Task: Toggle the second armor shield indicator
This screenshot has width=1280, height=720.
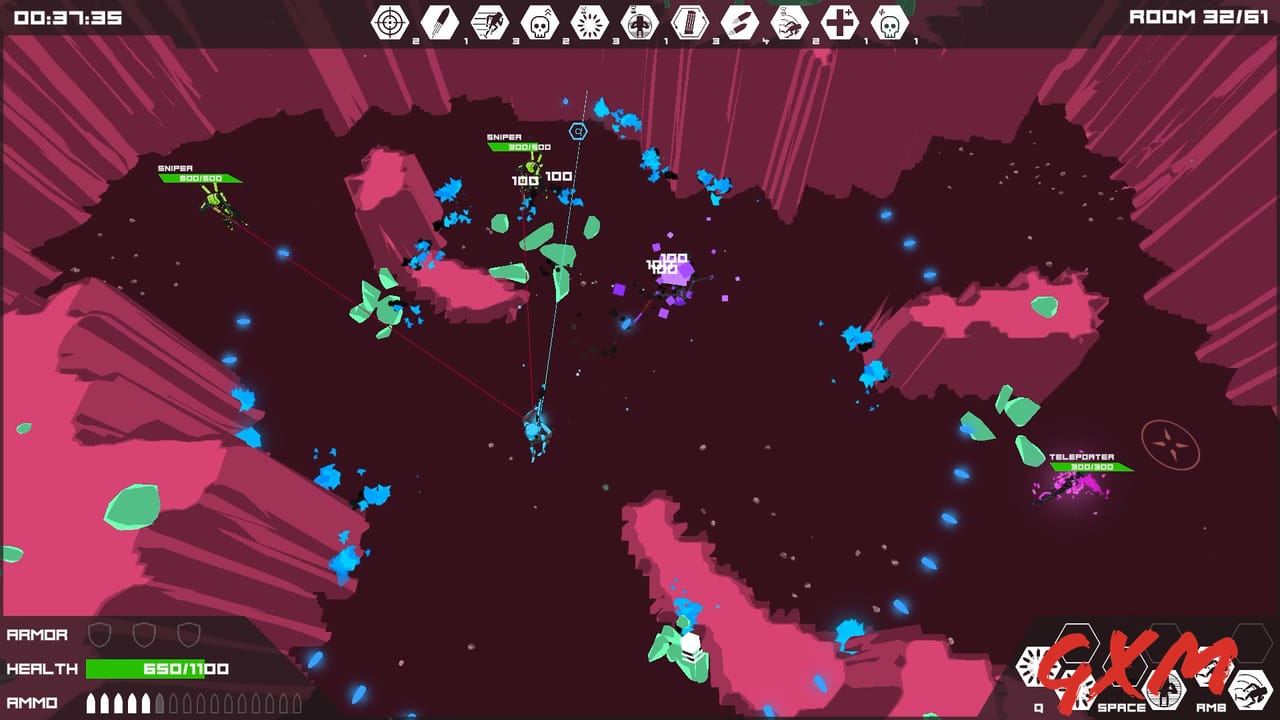Action: coord(143,634)
